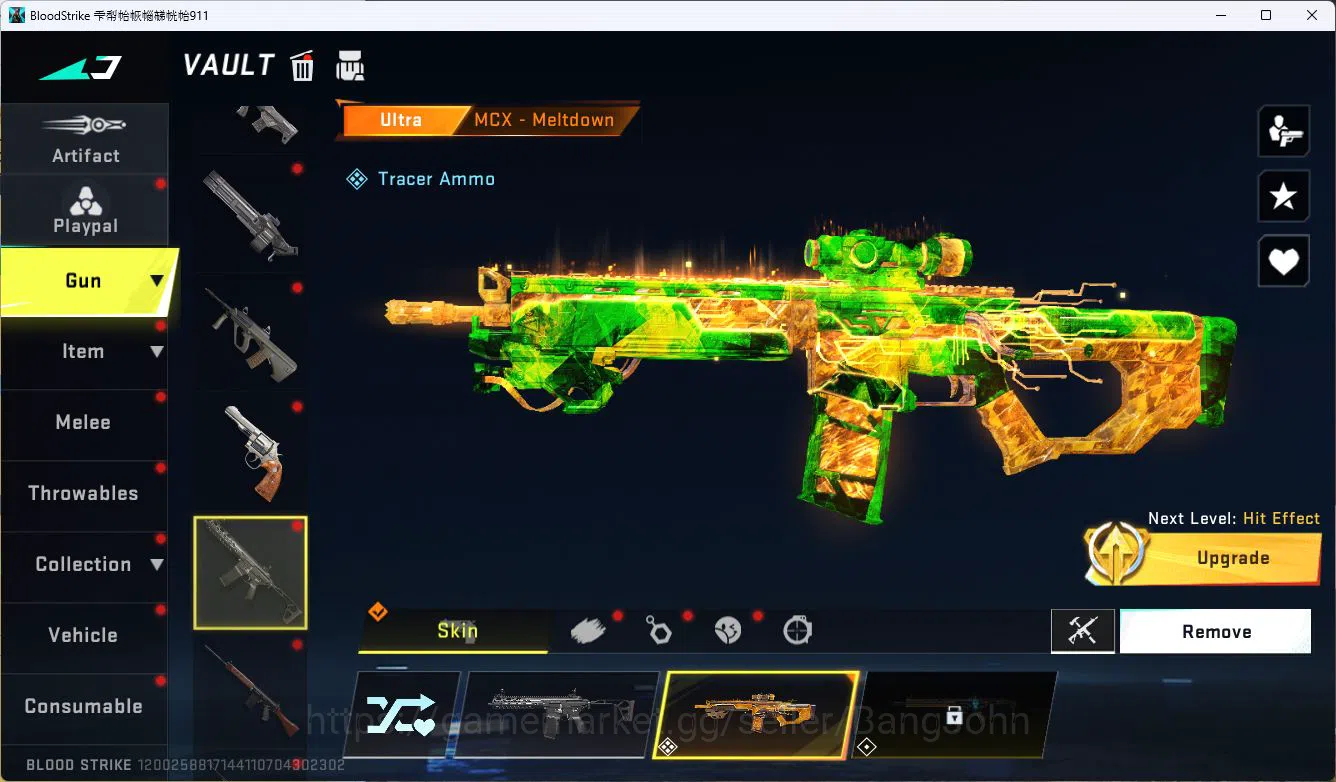Select the locked skin thumbnail at bottom right
The image size is (1336, 782).
click(x=957, y=714)
